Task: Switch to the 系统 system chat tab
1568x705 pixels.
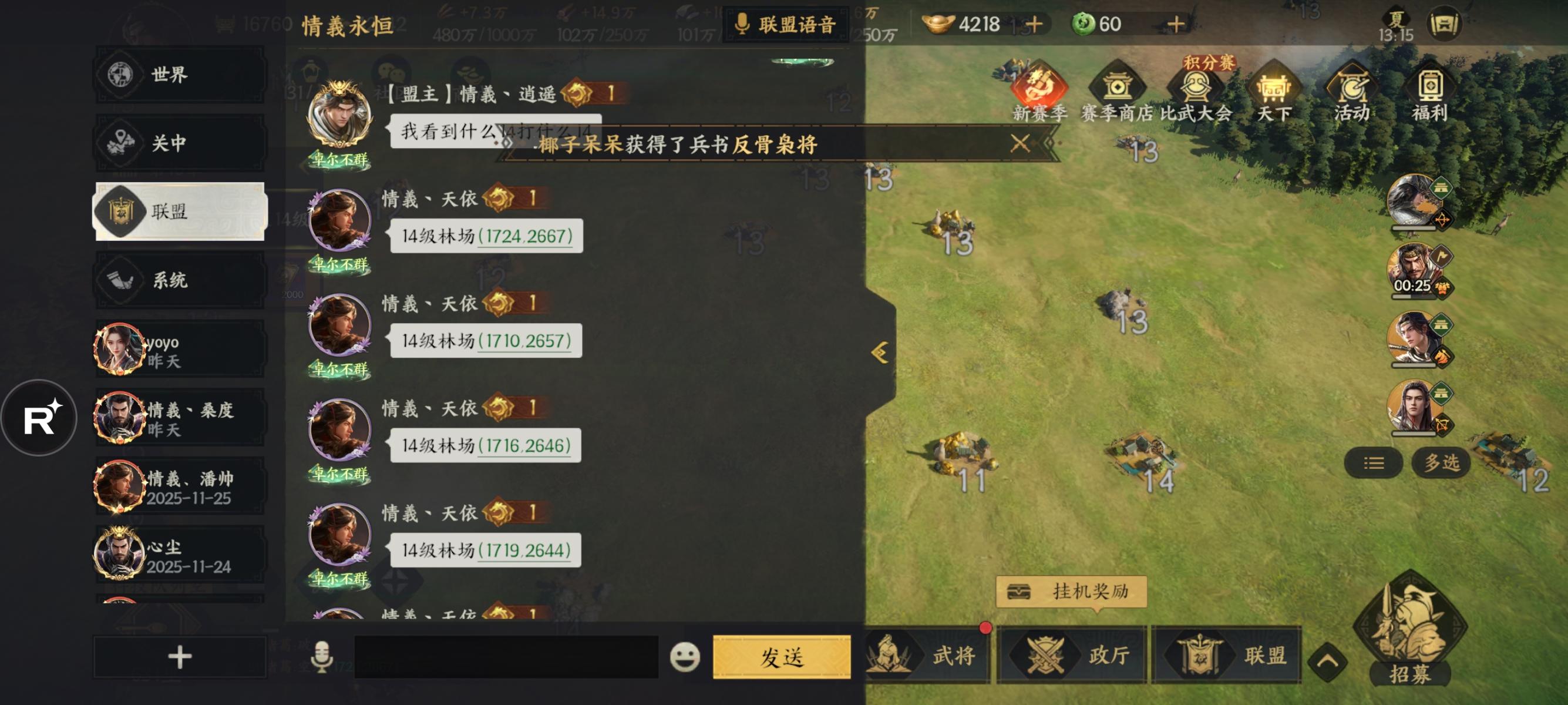Action: (179, 280)
